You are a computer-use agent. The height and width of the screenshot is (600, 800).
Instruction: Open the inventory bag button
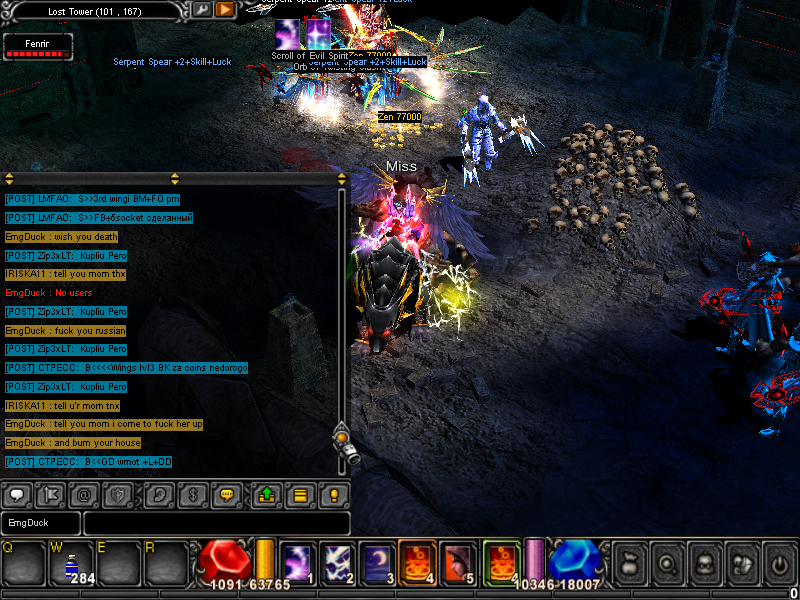(631, 564)
